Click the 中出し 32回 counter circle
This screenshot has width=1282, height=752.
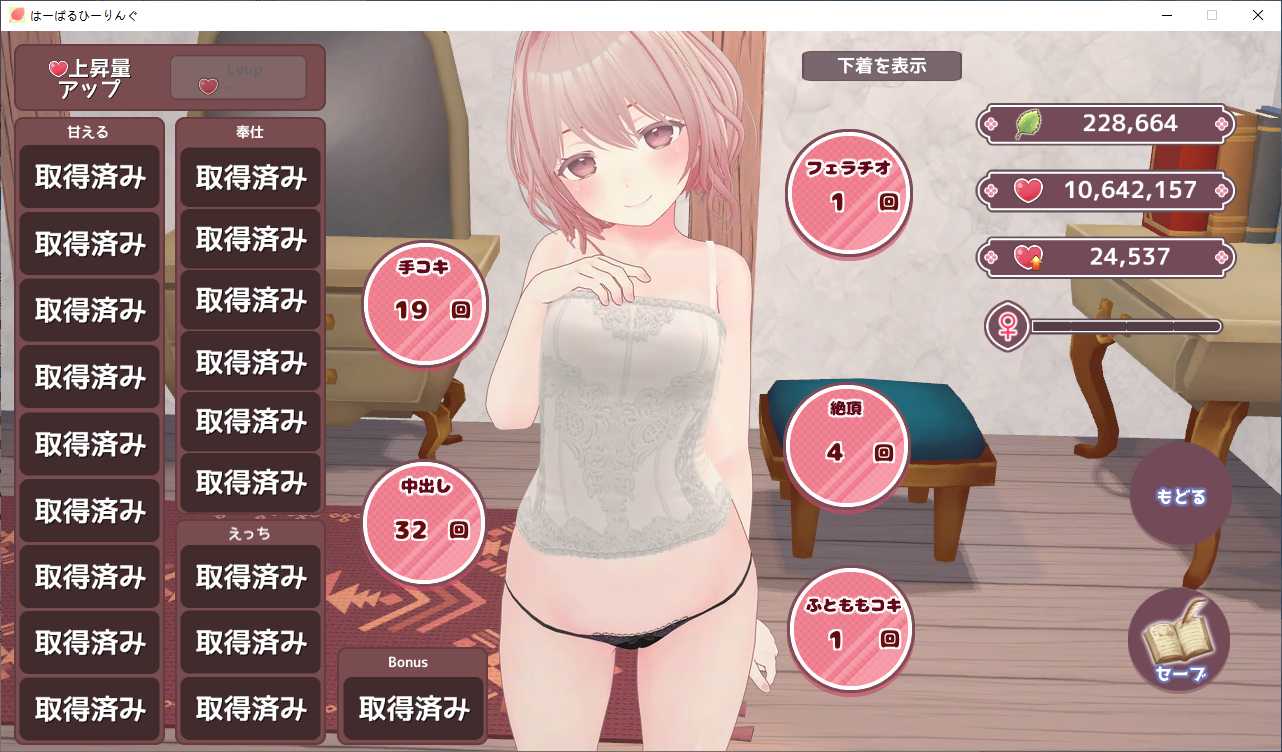423,522
